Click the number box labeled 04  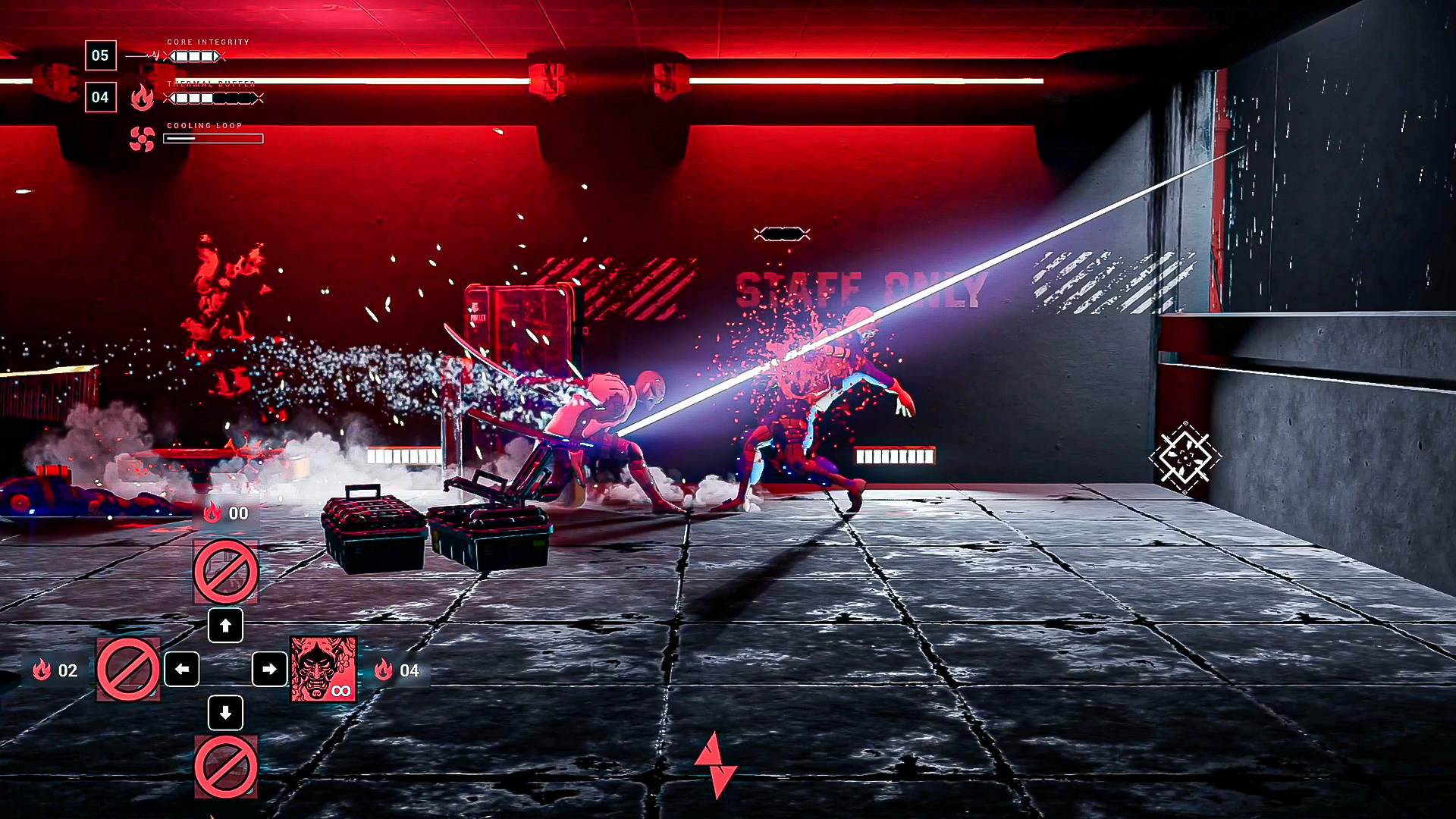click(100, 97)
